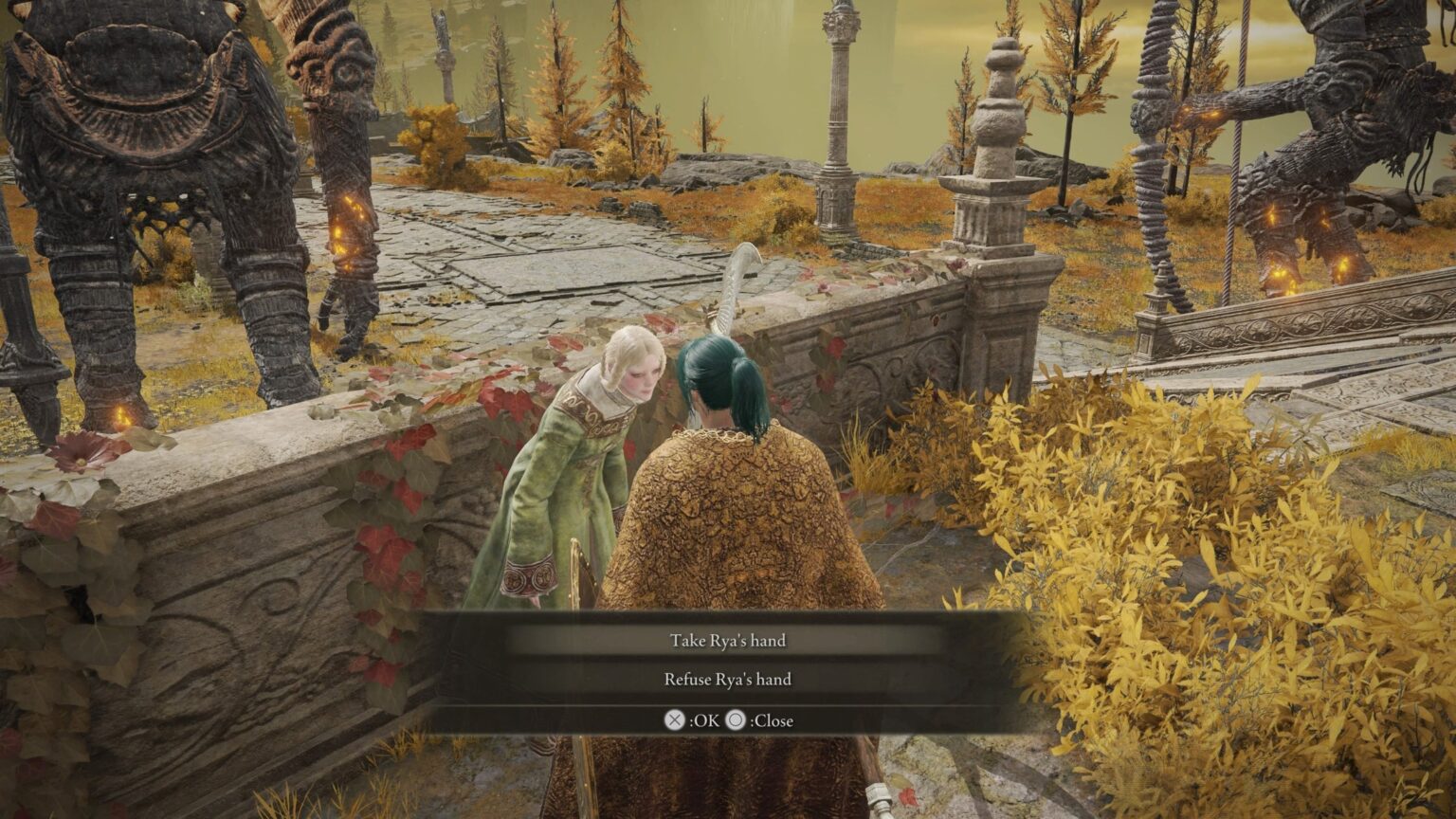Select "Refuse Rya's hand" option
This screenshot has height=819, width=1456.
[x=727, y=680]
